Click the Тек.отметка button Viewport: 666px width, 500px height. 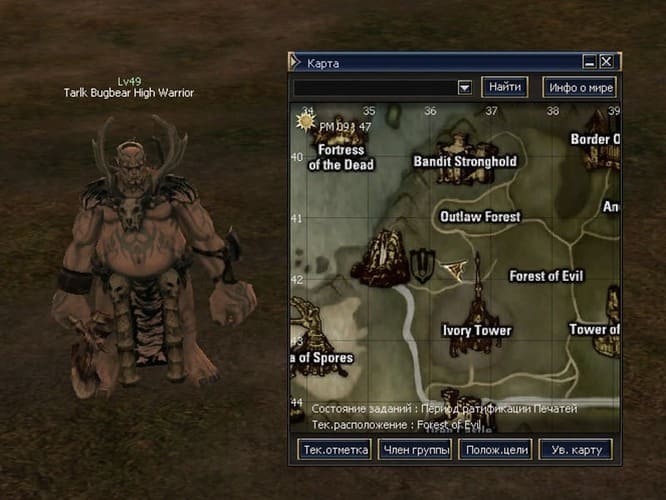[x=335, y=450]
